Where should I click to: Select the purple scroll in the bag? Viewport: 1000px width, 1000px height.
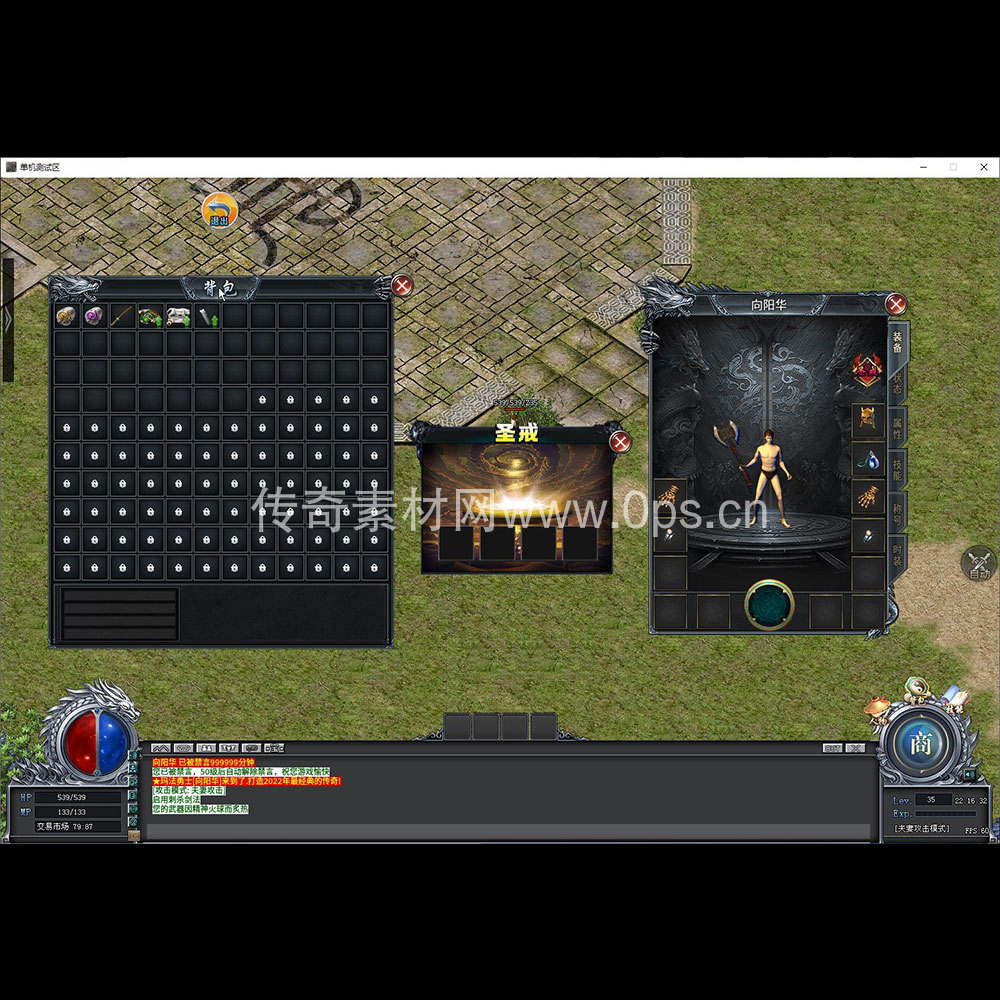coord(94,316)
